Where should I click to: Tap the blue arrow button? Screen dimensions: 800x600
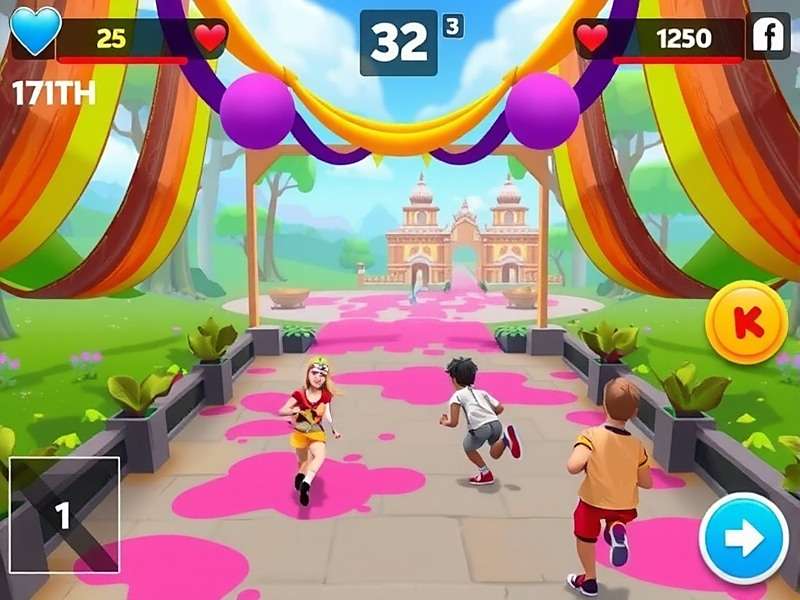pos(743,539)
